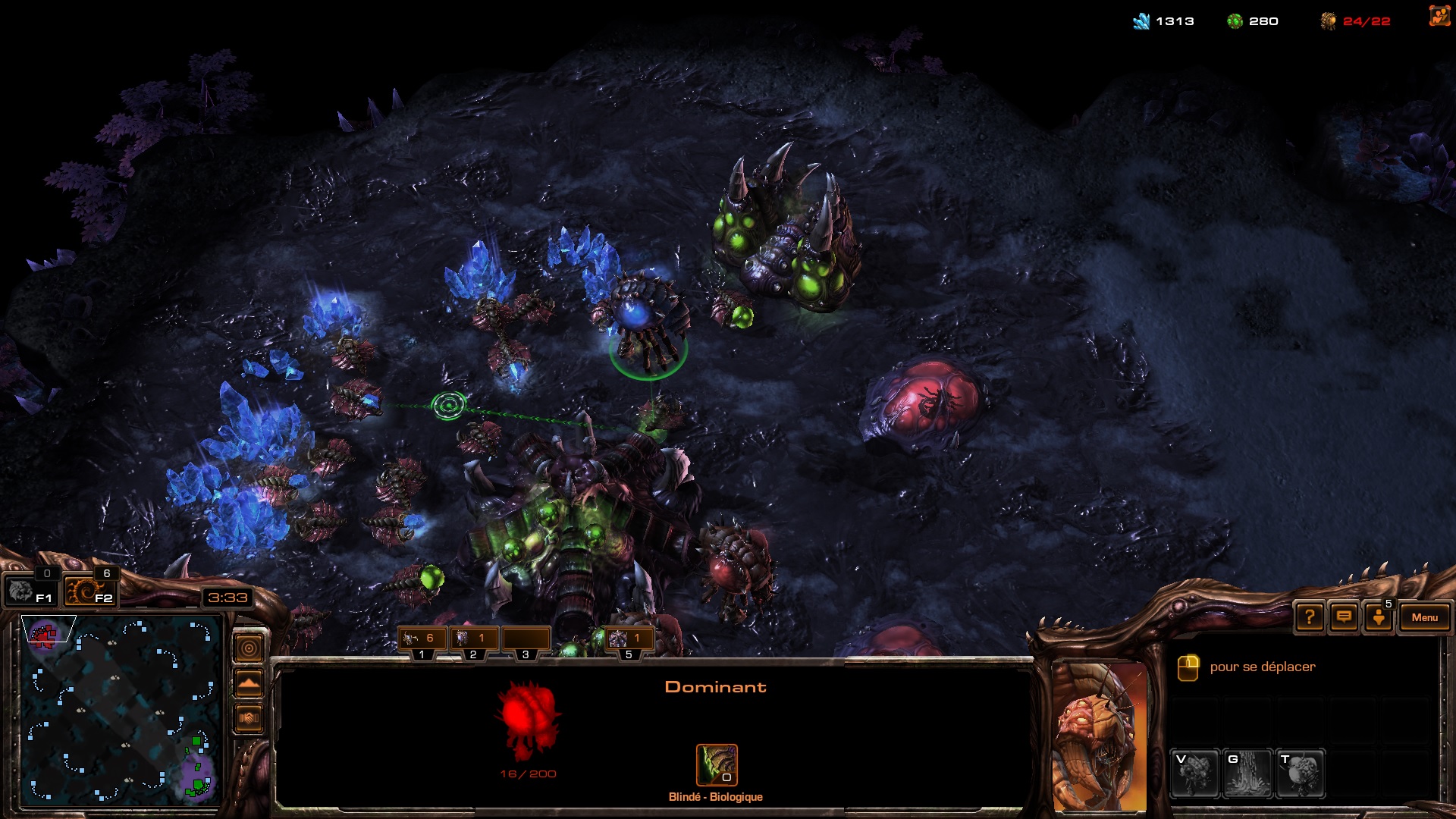Click the Dominant health bar showing 16/200
This screenshot has height=819, width=1456.
point(529,773)
